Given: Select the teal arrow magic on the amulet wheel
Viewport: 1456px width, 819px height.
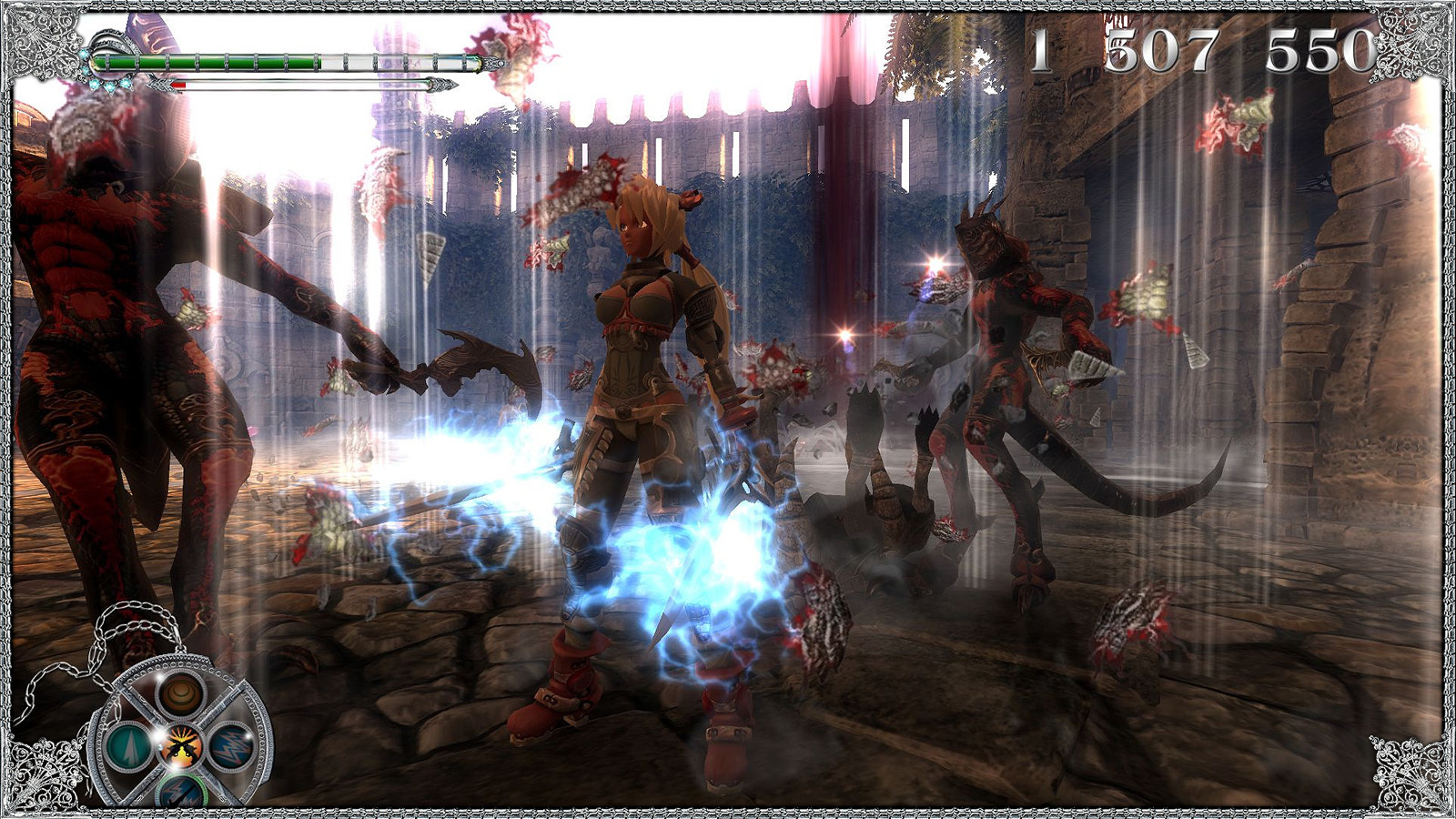Looking at the screenshot, I should [130, 748].
